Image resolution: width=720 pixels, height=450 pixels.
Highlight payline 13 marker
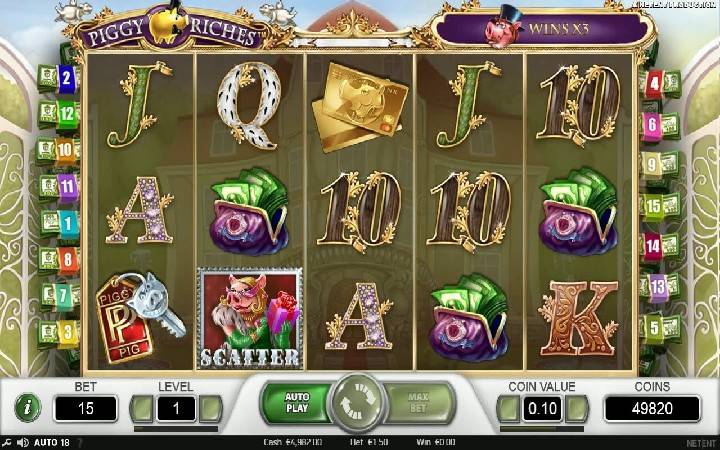[x=656, y=287]
